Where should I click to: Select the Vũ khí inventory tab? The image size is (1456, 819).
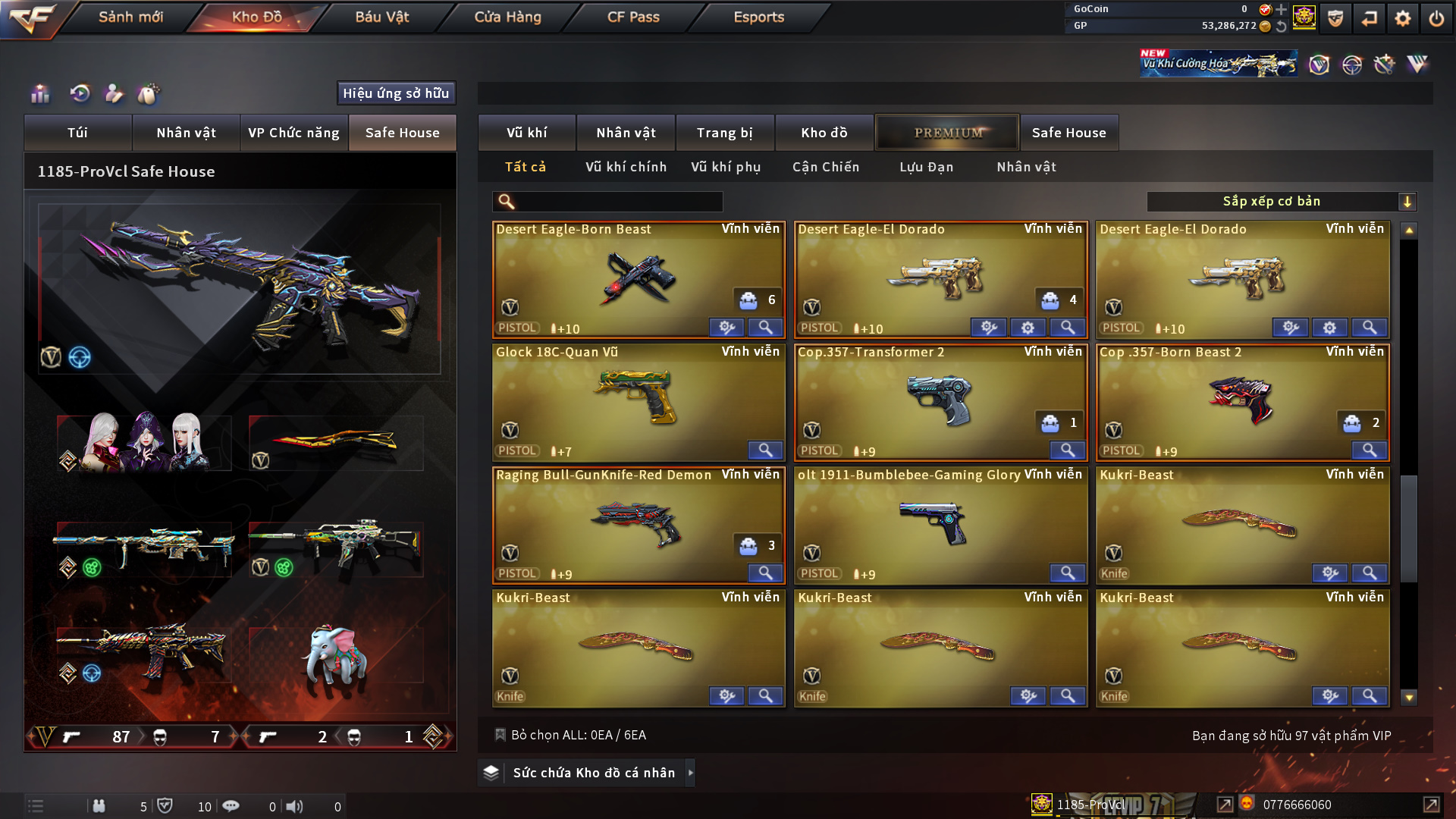[x=526, y=133]
